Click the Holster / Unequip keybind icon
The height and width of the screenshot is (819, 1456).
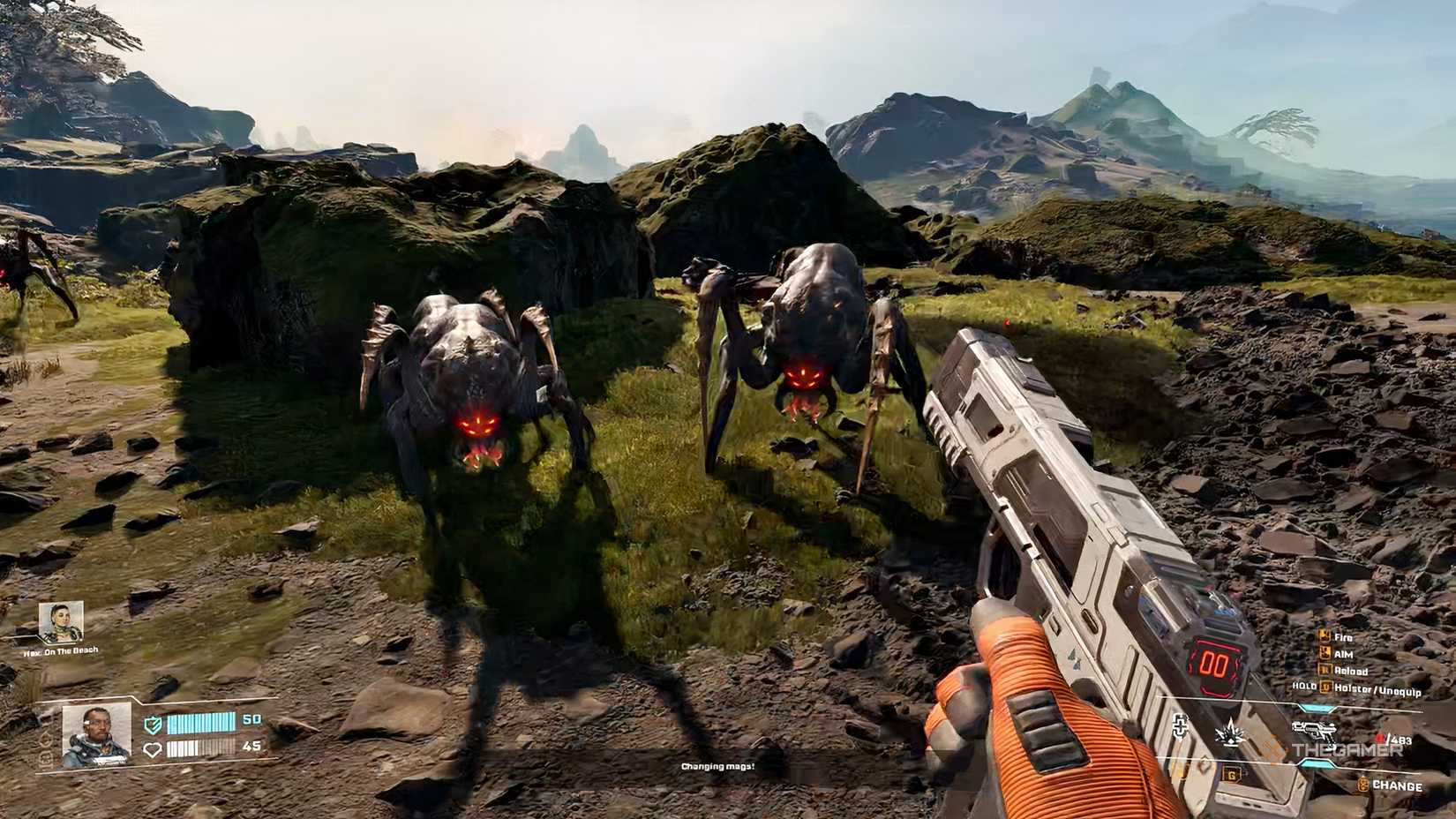click(x=1325, y=687)
